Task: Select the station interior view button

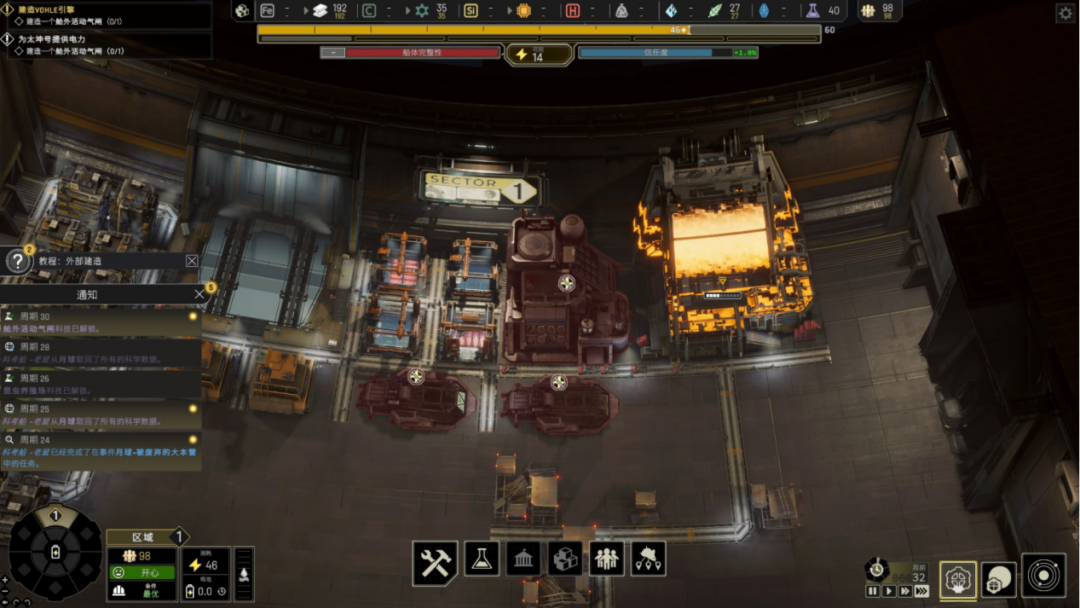Action: tap(958, 579)
